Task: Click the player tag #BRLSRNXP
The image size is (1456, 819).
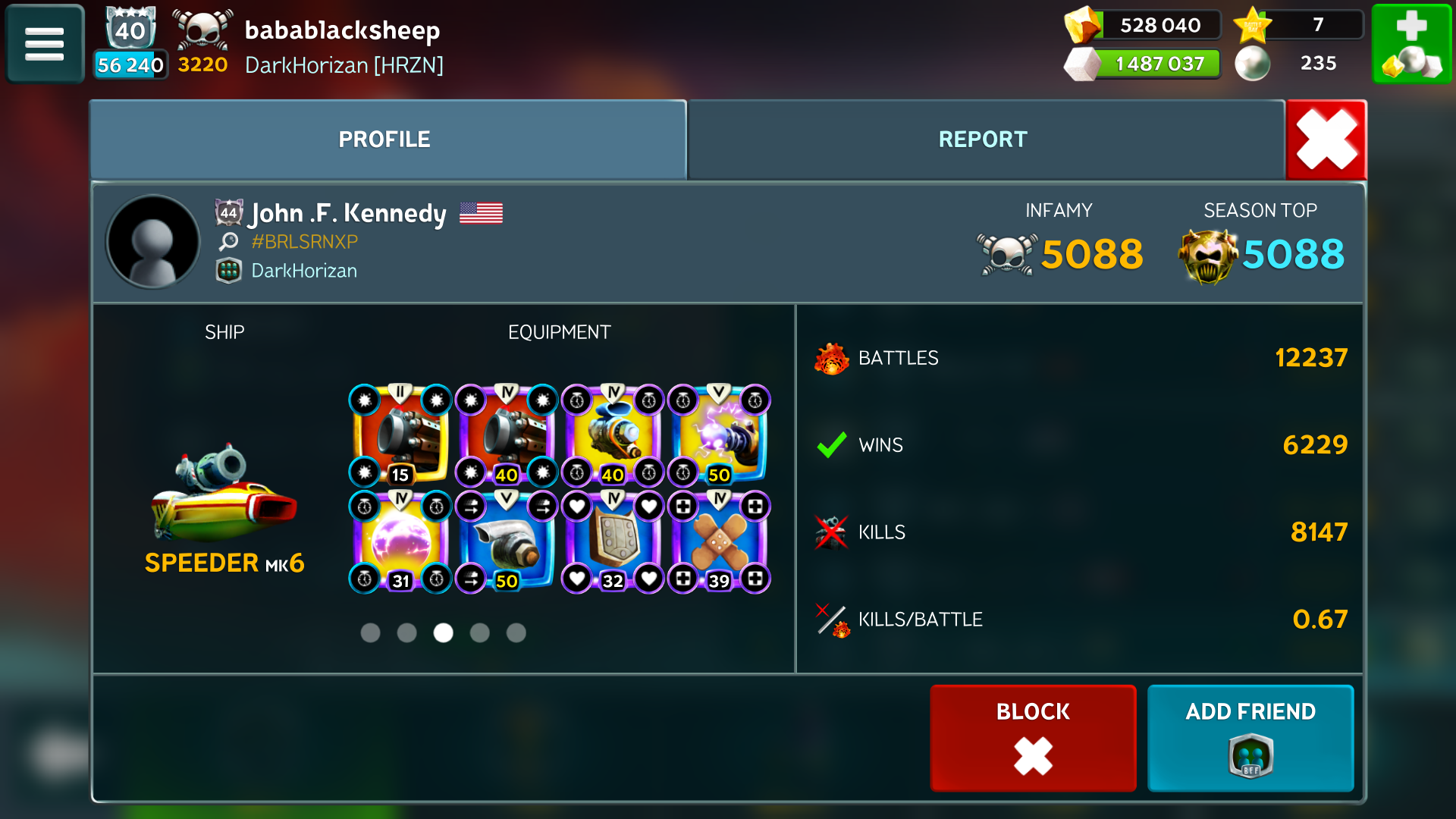Action: [x=304, y=242]
